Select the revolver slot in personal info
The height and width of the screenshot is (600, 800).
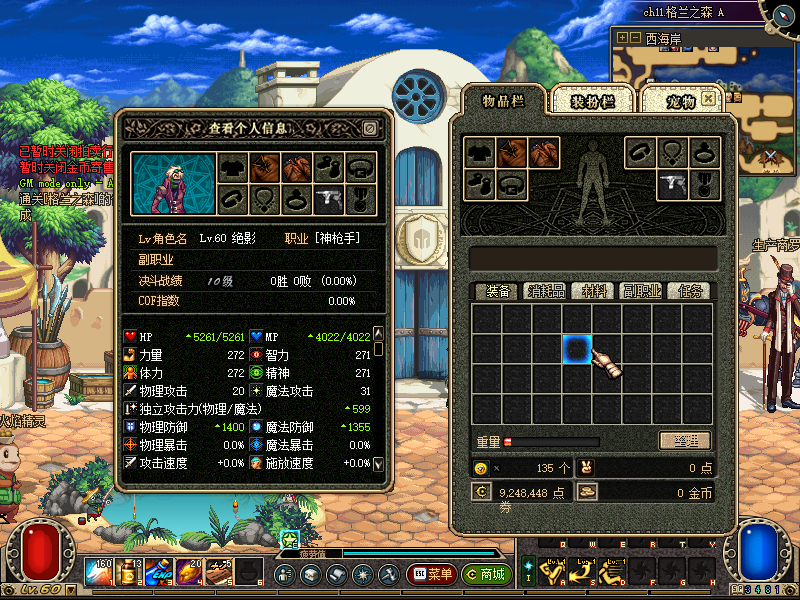[x=328, y=198]
